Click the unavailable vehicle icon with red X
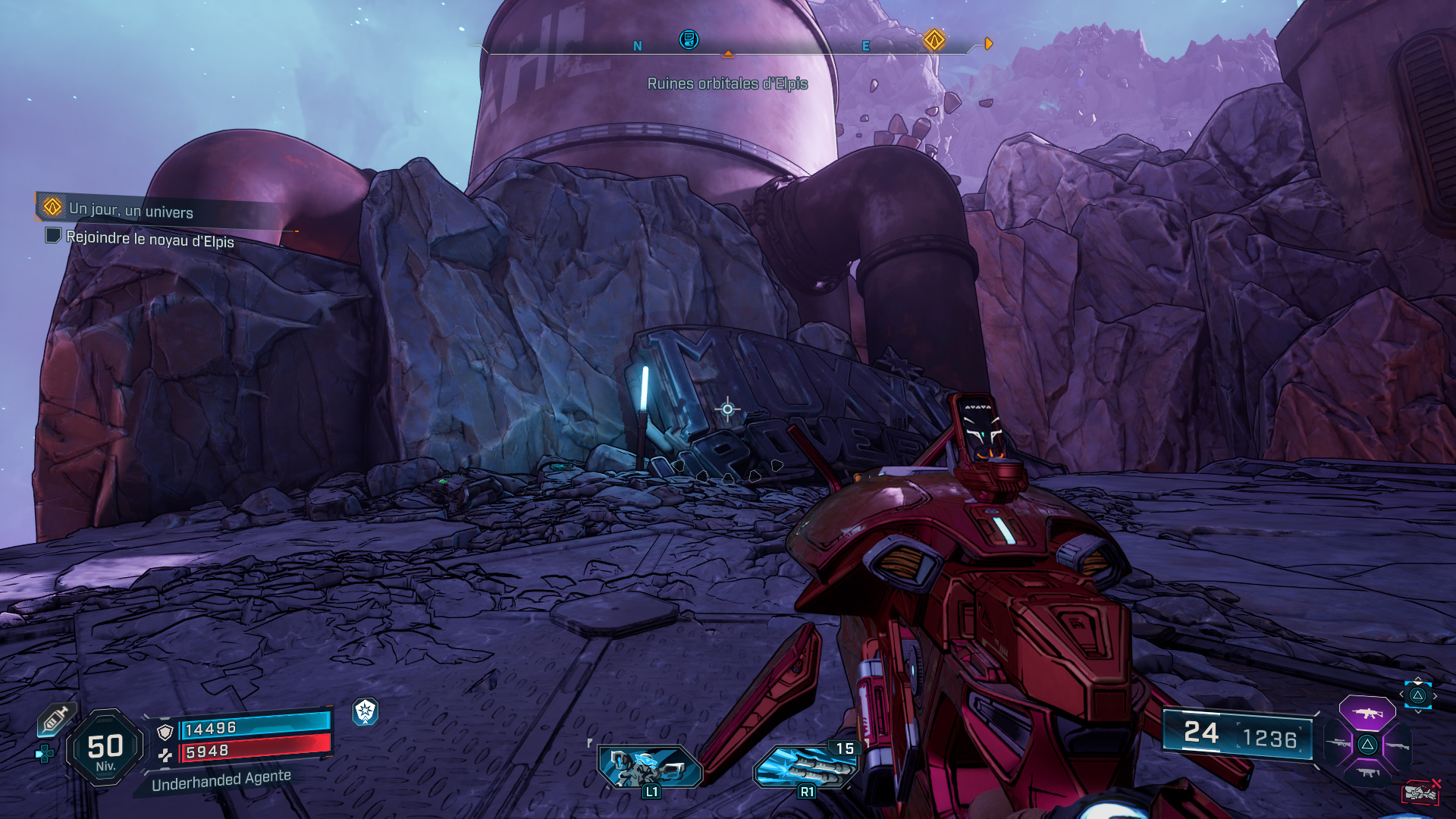Image resolution: width=1456 pixels, height=819 pixels. [x=1420, y=792]
